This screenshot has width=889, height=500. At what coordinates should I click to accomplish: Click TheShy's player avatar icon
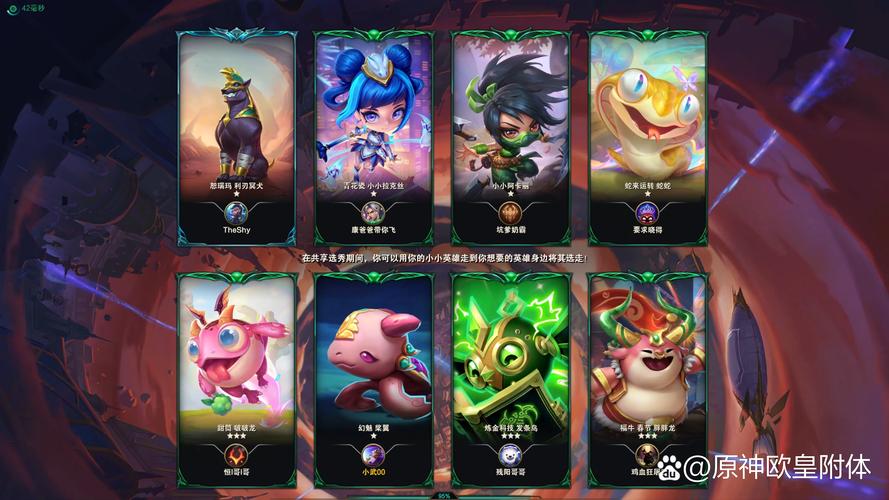point(236,212)
